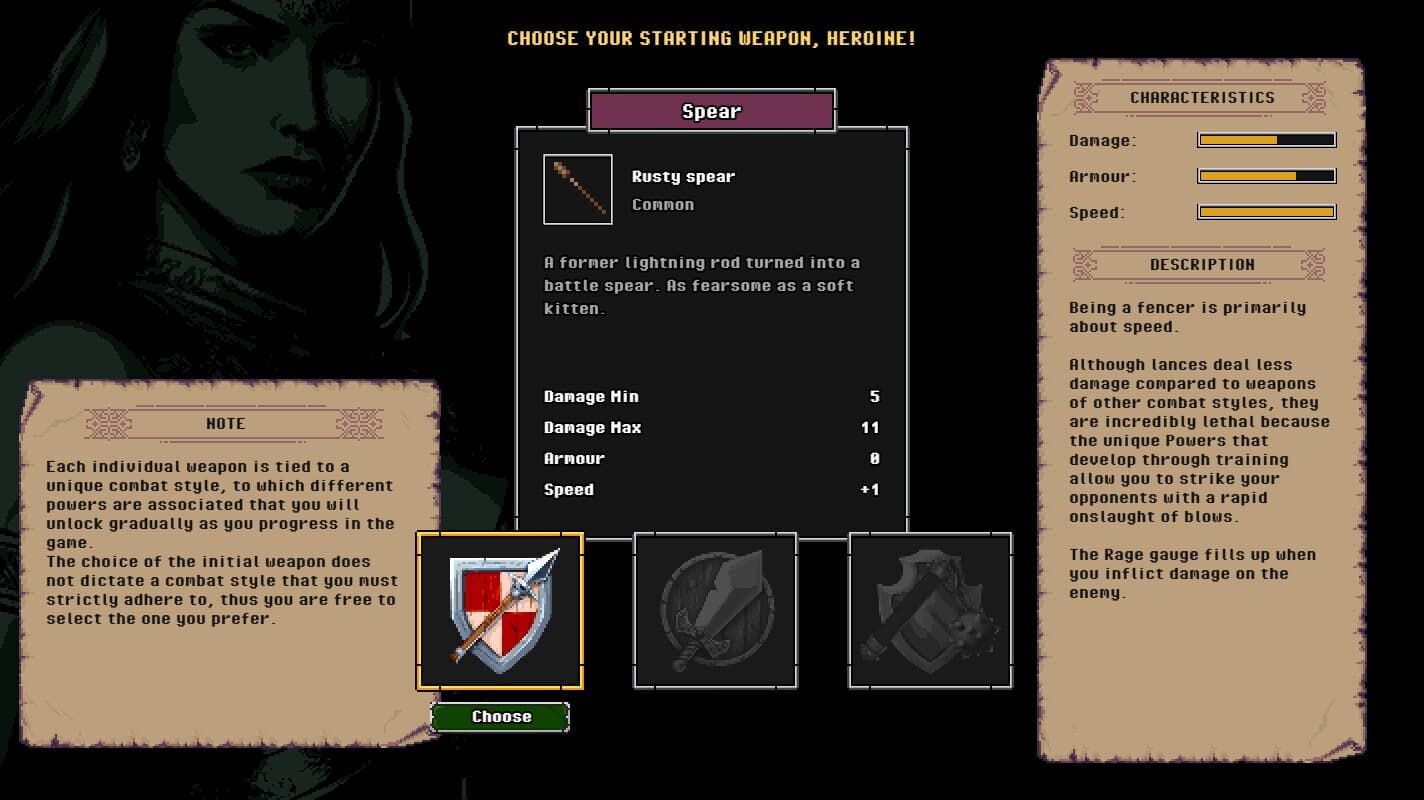The height and width of the screenshot is (800, 1424).
Task: Click the ornament beside the Note header
Action: tap(109, 422)
